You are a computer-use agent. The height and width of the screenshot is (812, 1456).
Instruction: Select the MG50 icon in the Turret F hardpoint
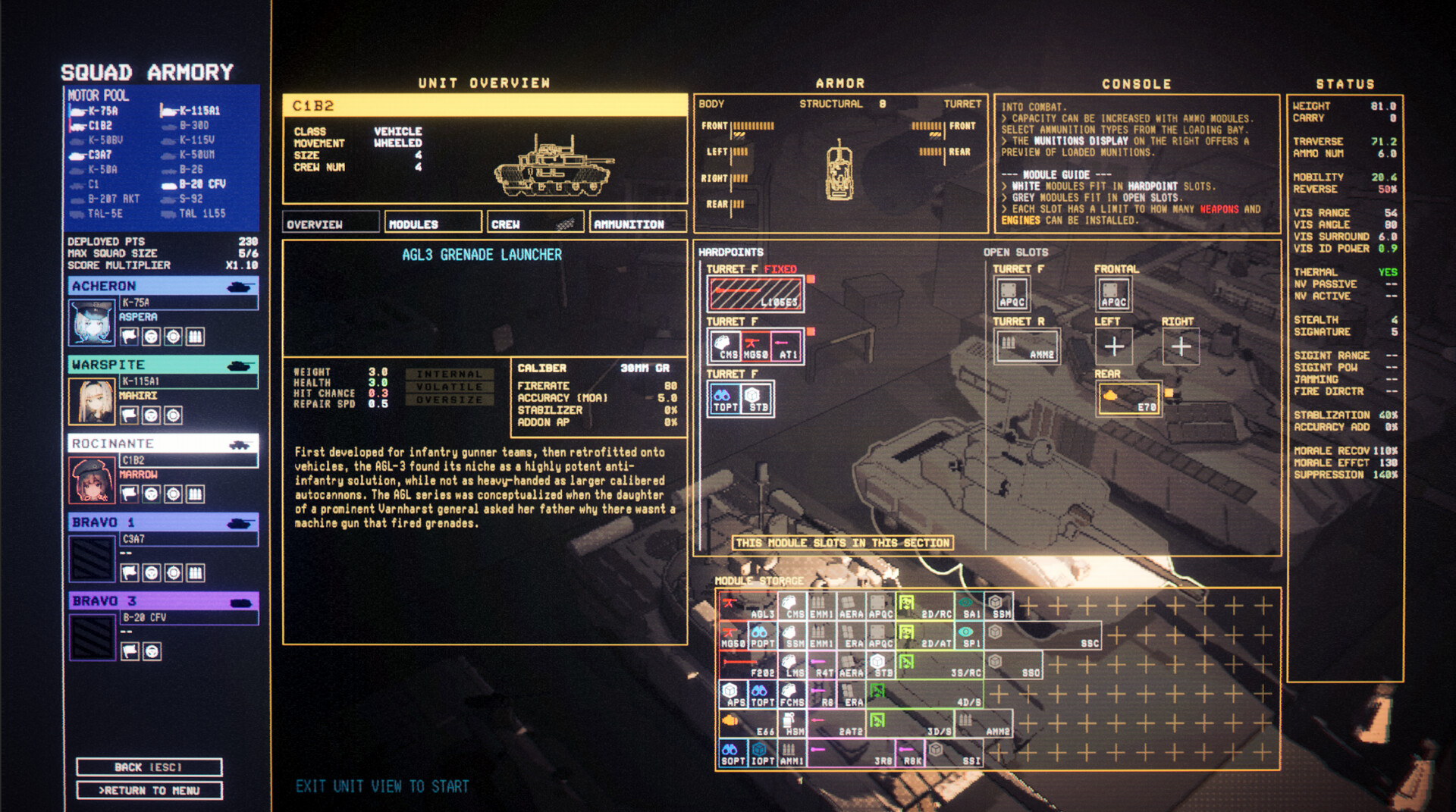(756, 346)
